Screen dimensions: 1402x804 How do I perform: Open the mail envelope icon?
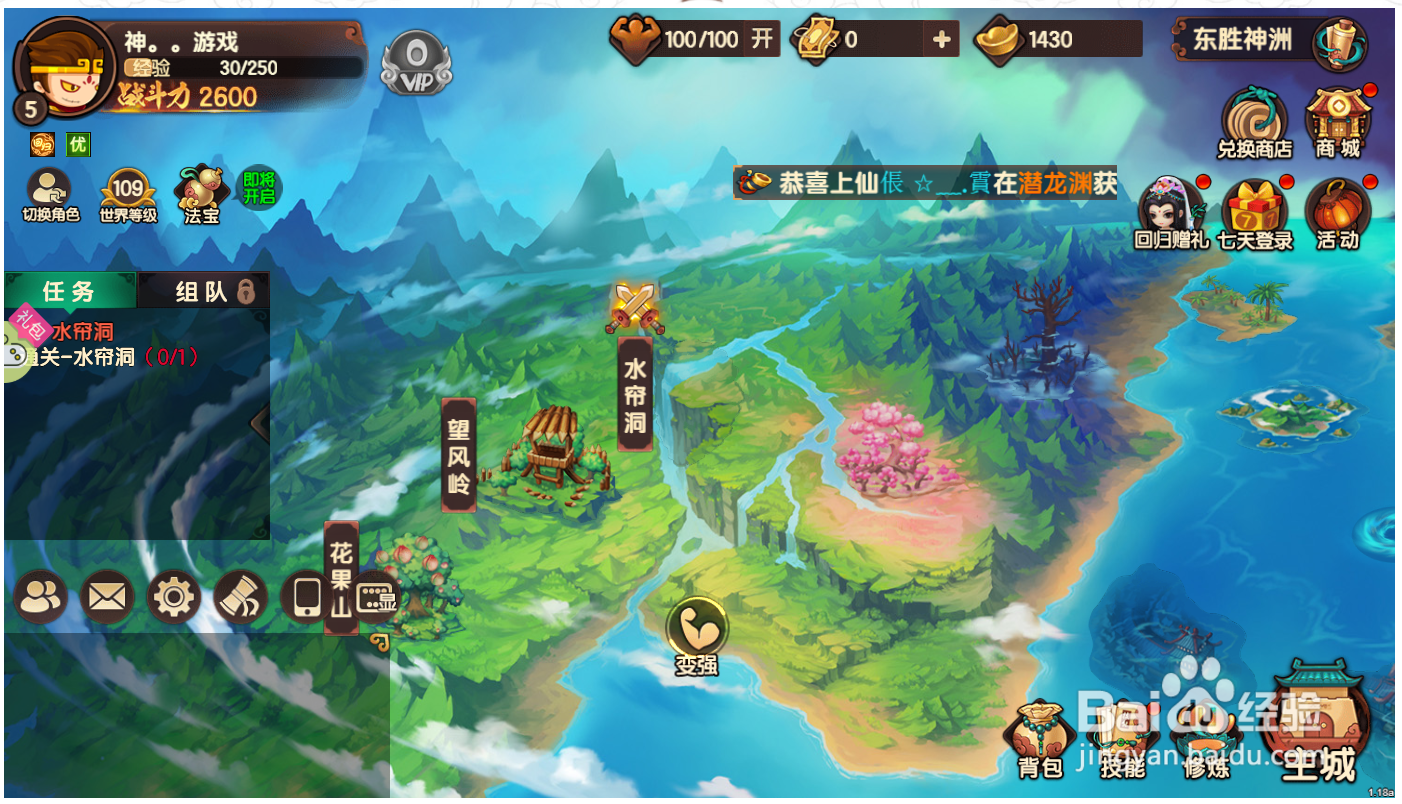107,597
